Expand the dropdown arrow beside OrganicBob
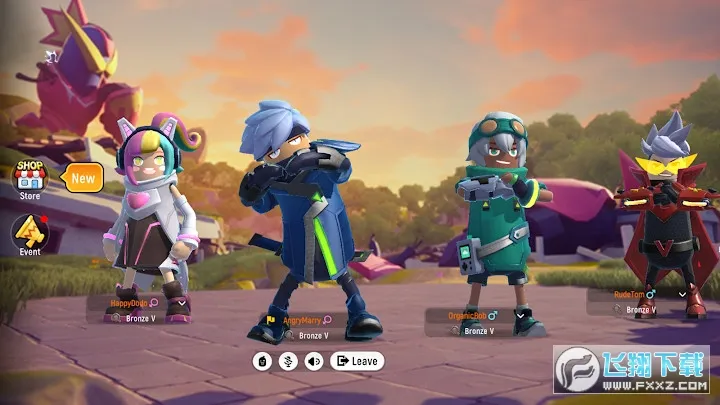Viewport: 720px width, 405px height. 520,315
